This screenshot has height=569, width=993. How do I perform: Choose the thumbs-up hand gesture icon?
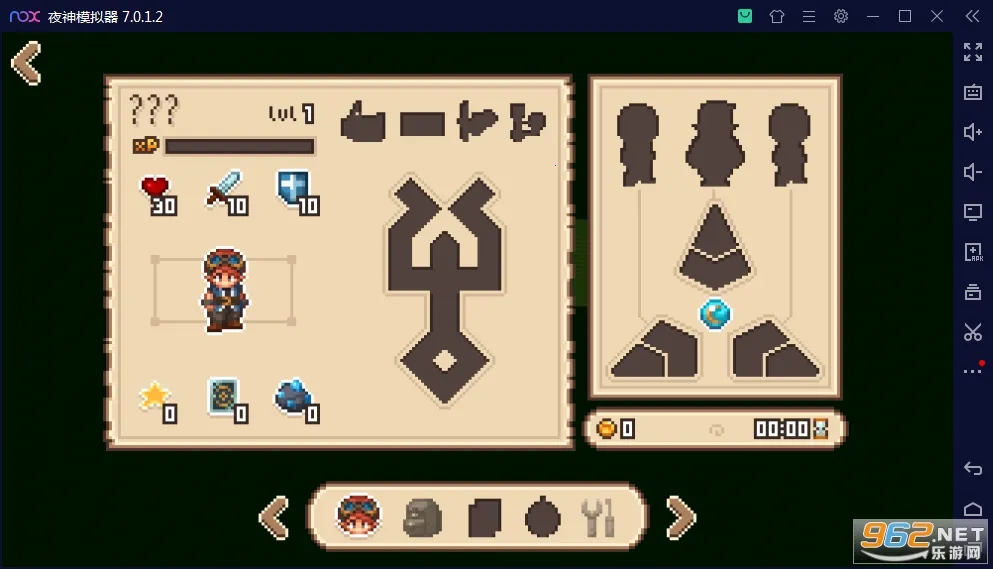[x=363, y=123]
